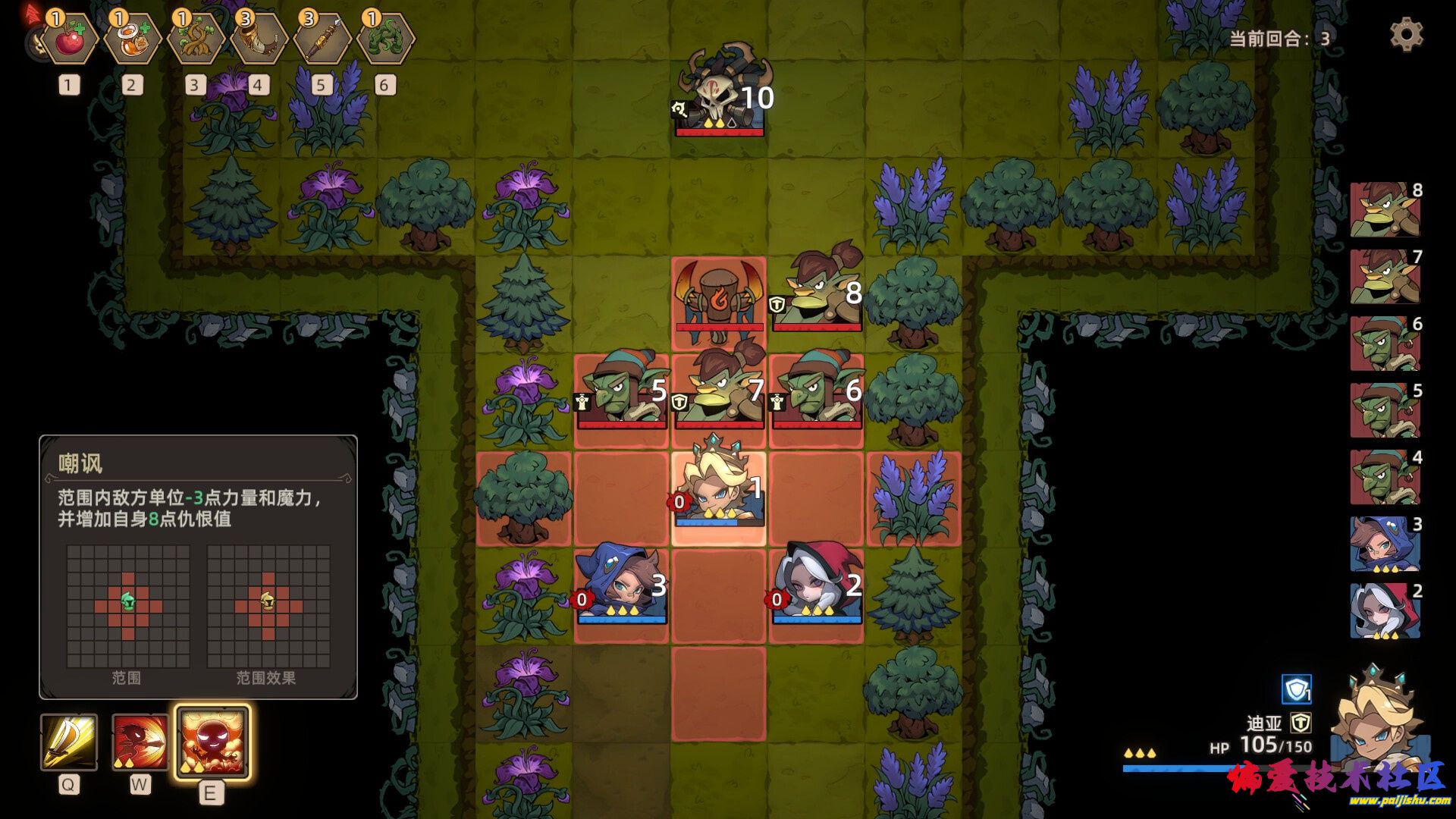Select turn-order portrait number 8
Image resolution: width=1456 pixels, height=819 pixels.
[1385, 210]
